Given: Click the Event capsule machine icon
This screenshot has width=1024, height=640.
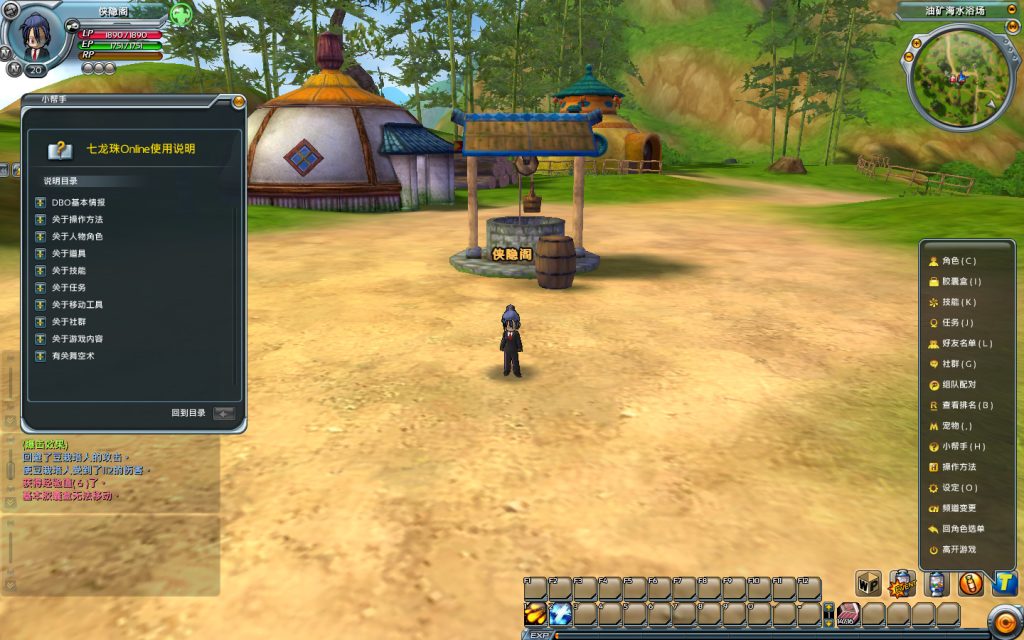Looking at the screenshot, I should [x=902, y=583].
